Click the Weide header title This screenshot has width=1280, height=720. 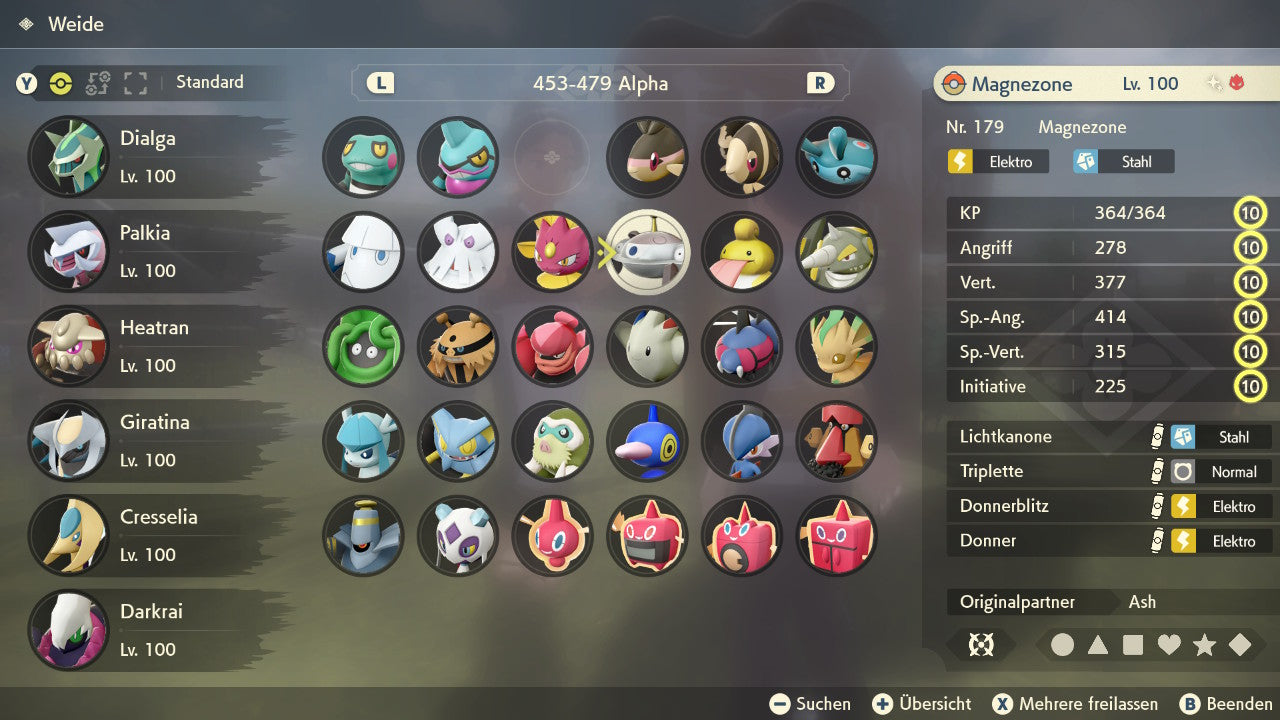tap(78, 24)
